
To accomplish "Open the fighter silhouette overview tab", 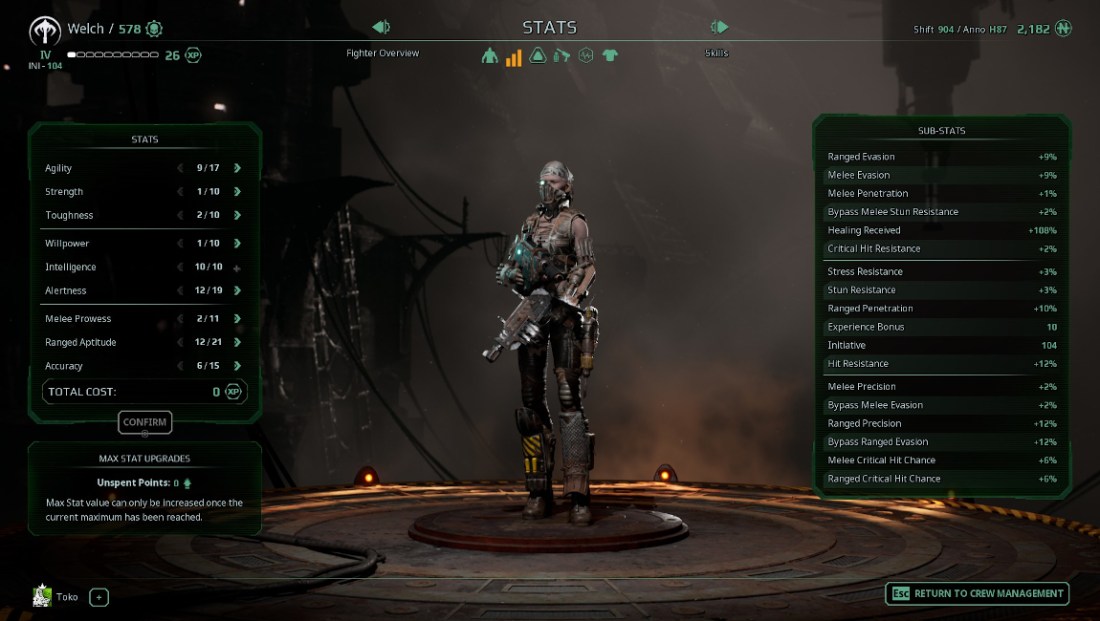I will [x=489, y=56].
